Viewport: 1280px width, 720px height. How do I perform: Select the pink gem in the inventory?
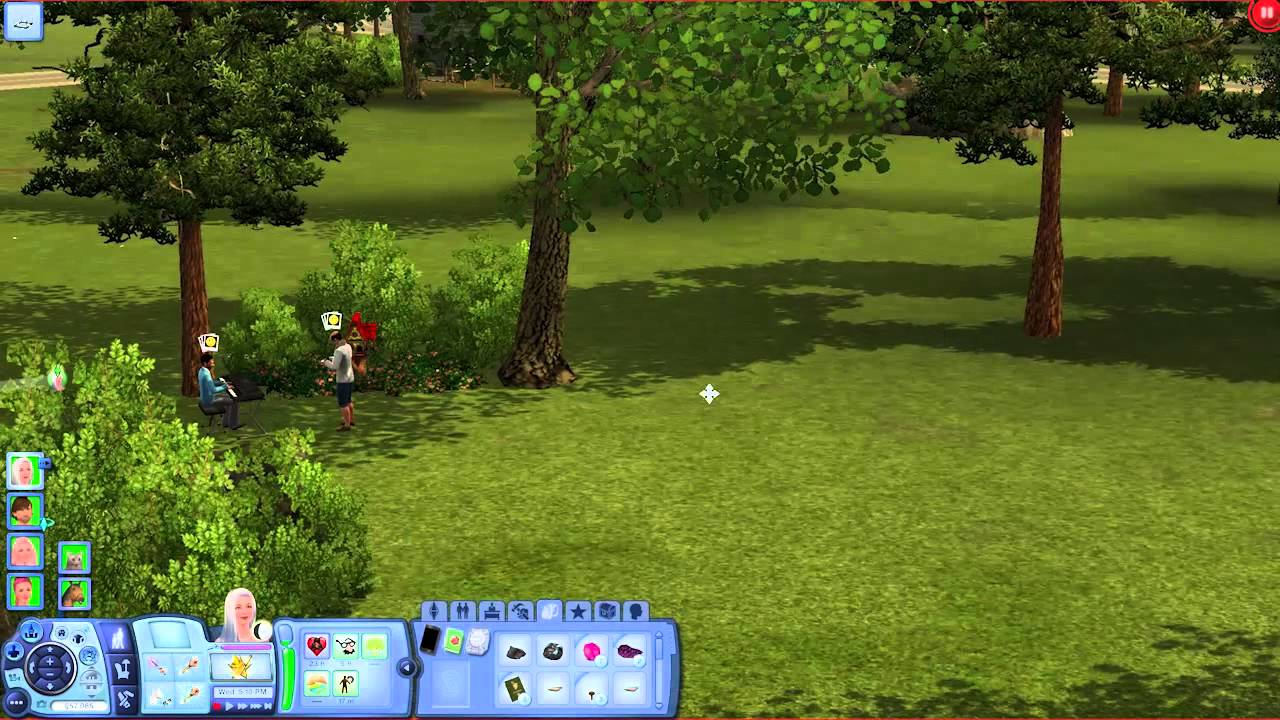point(592,650)
